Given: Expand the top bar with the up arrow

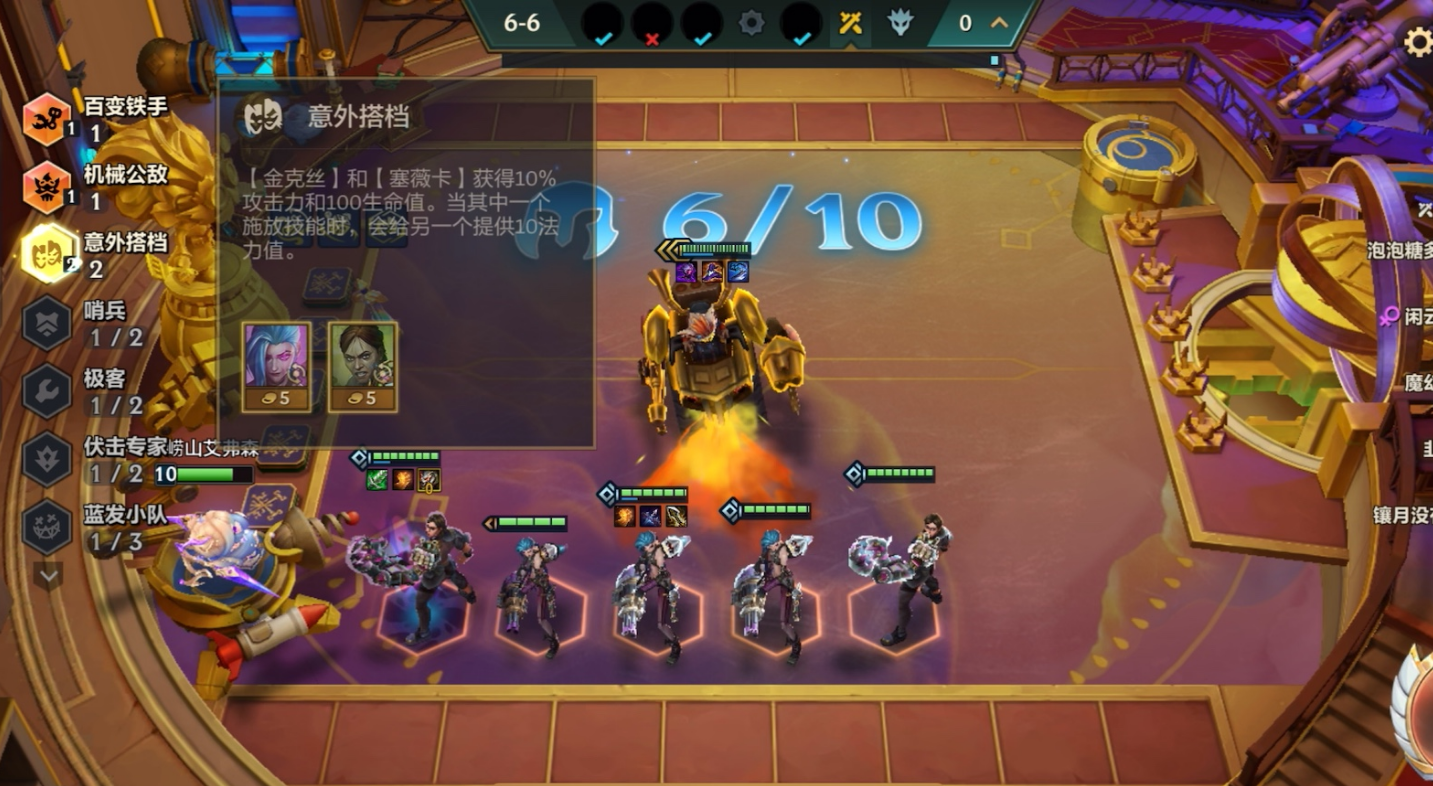Looking at the screenshot, I should [999, 23].
